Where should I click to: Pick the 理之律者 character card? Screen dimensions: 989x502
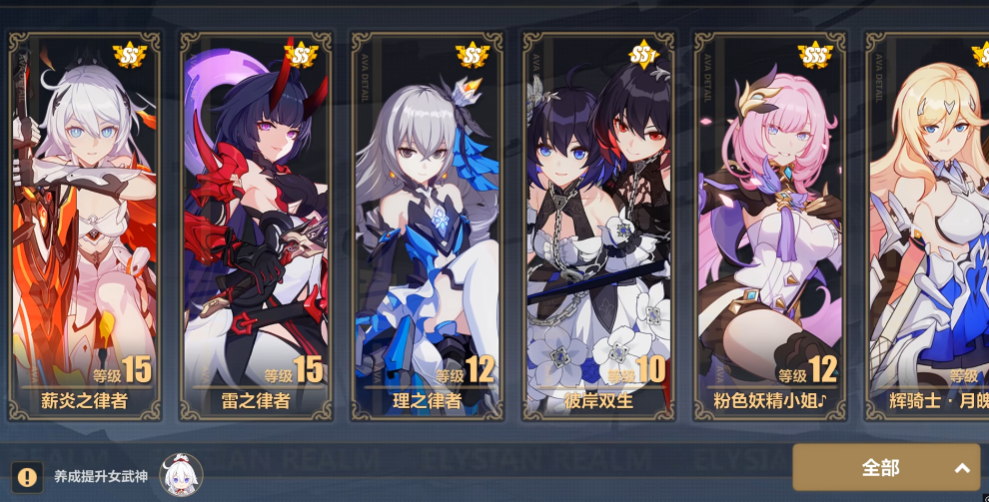(427, 225)
